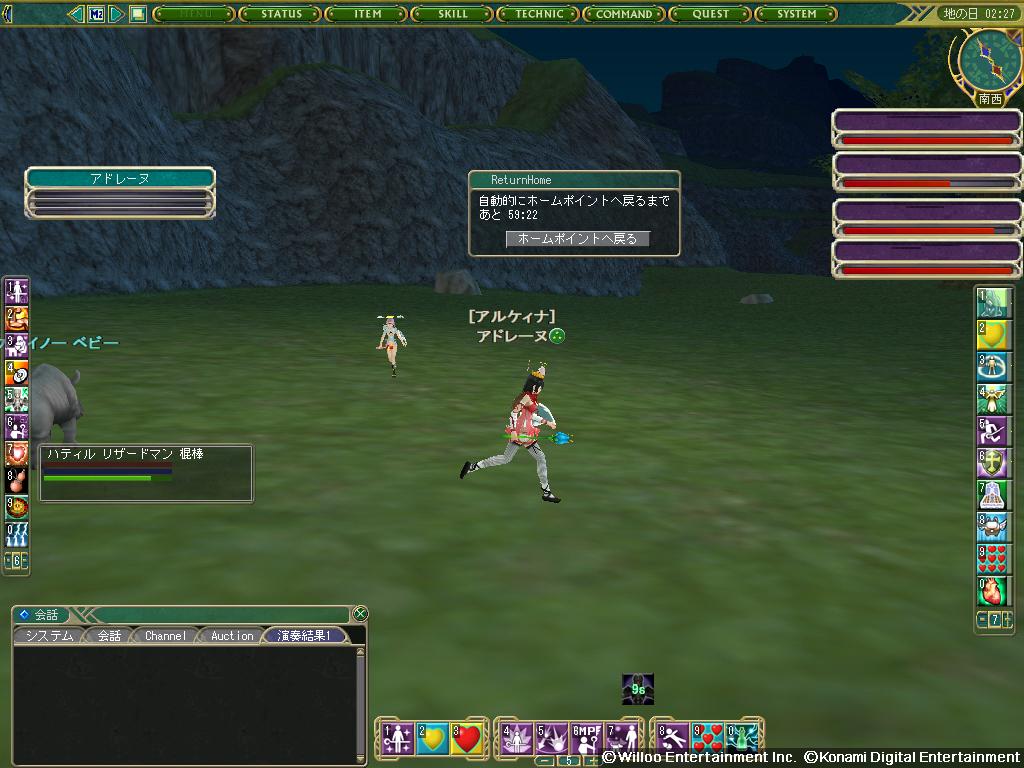Close the 会話 chat window
Image resolution: width=1024 pixels, height=768 pixels.
click(360, 614)
